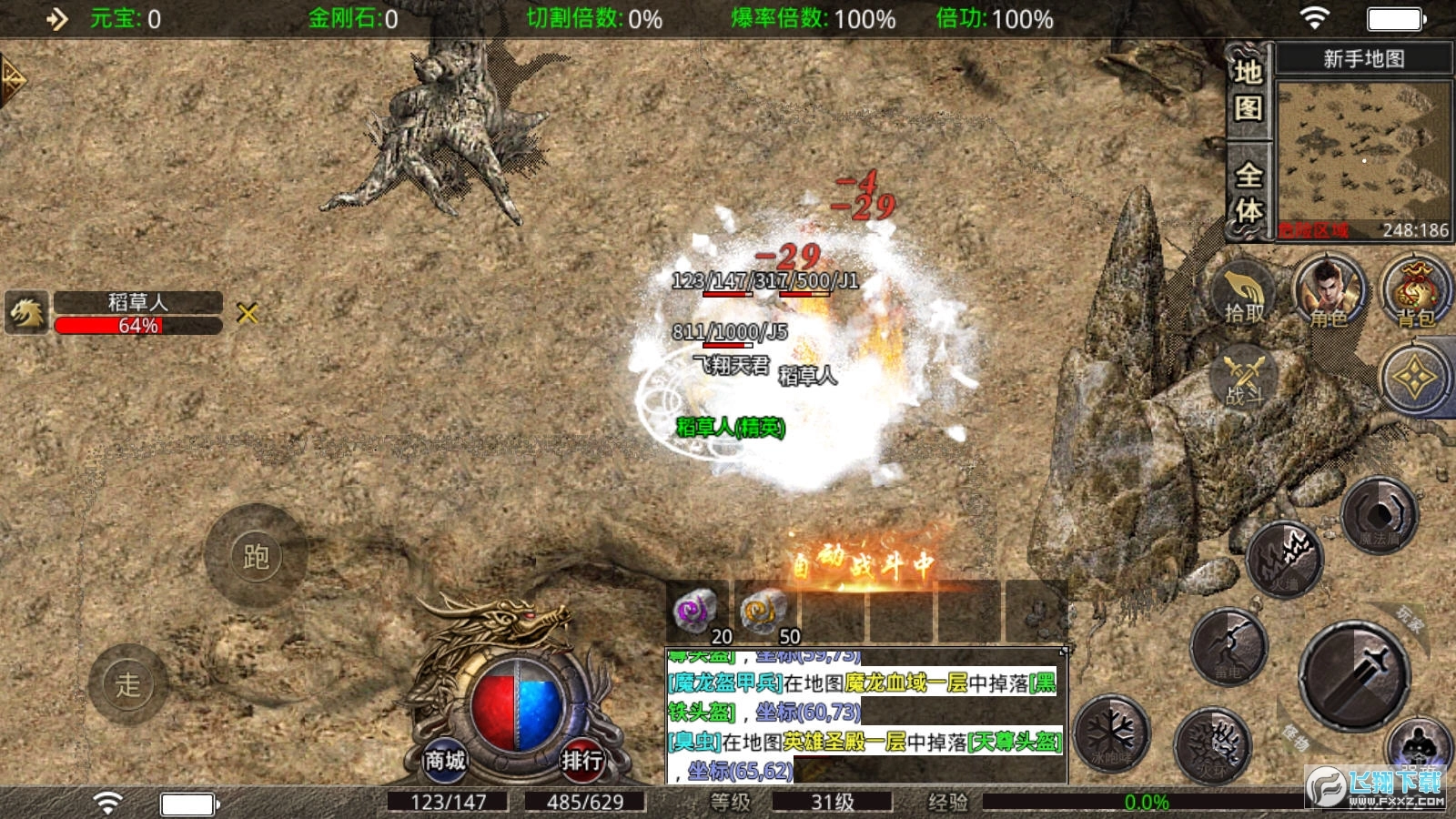This screenshot has width=1456, height=819.
Task: Open the 商城 shop
Action: tap(445, 758)
